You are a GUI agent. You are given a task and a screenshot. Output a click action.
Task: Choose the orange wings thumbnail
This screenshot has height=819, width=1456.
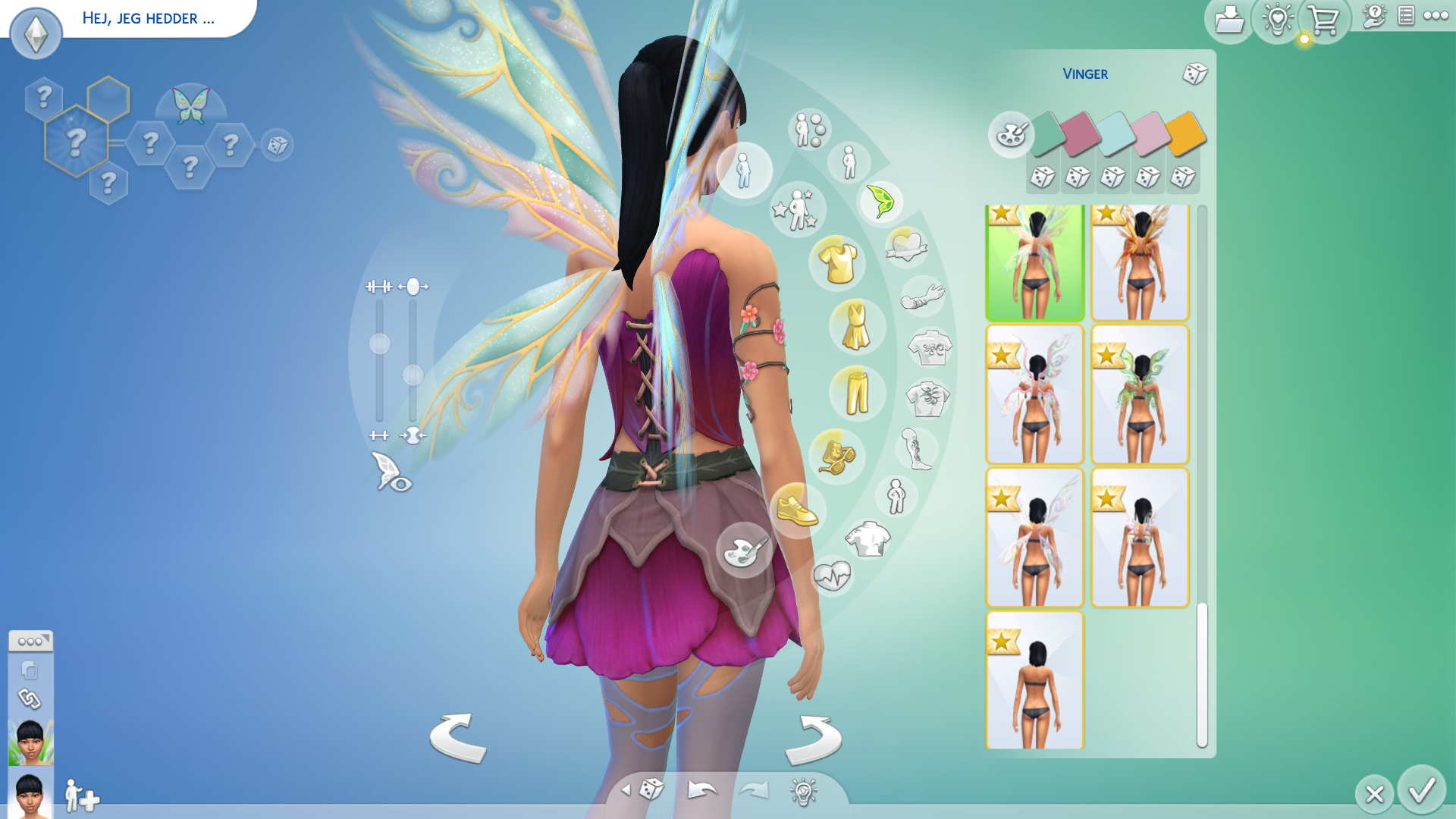[1139, 262]
